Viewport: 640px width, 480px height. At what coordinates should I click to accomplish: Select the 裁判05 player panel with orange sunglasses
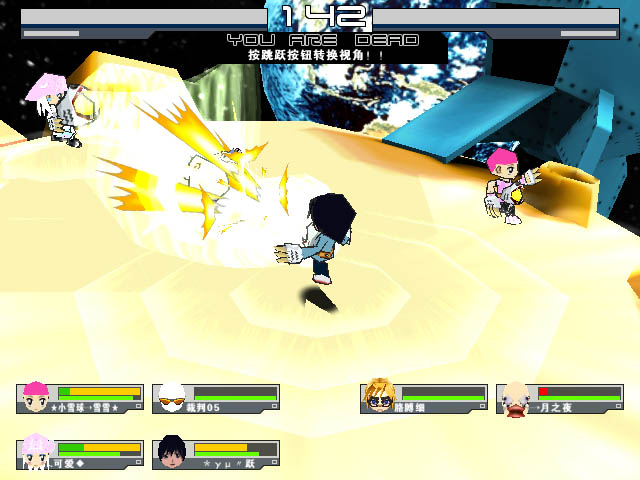coord(216,398)
